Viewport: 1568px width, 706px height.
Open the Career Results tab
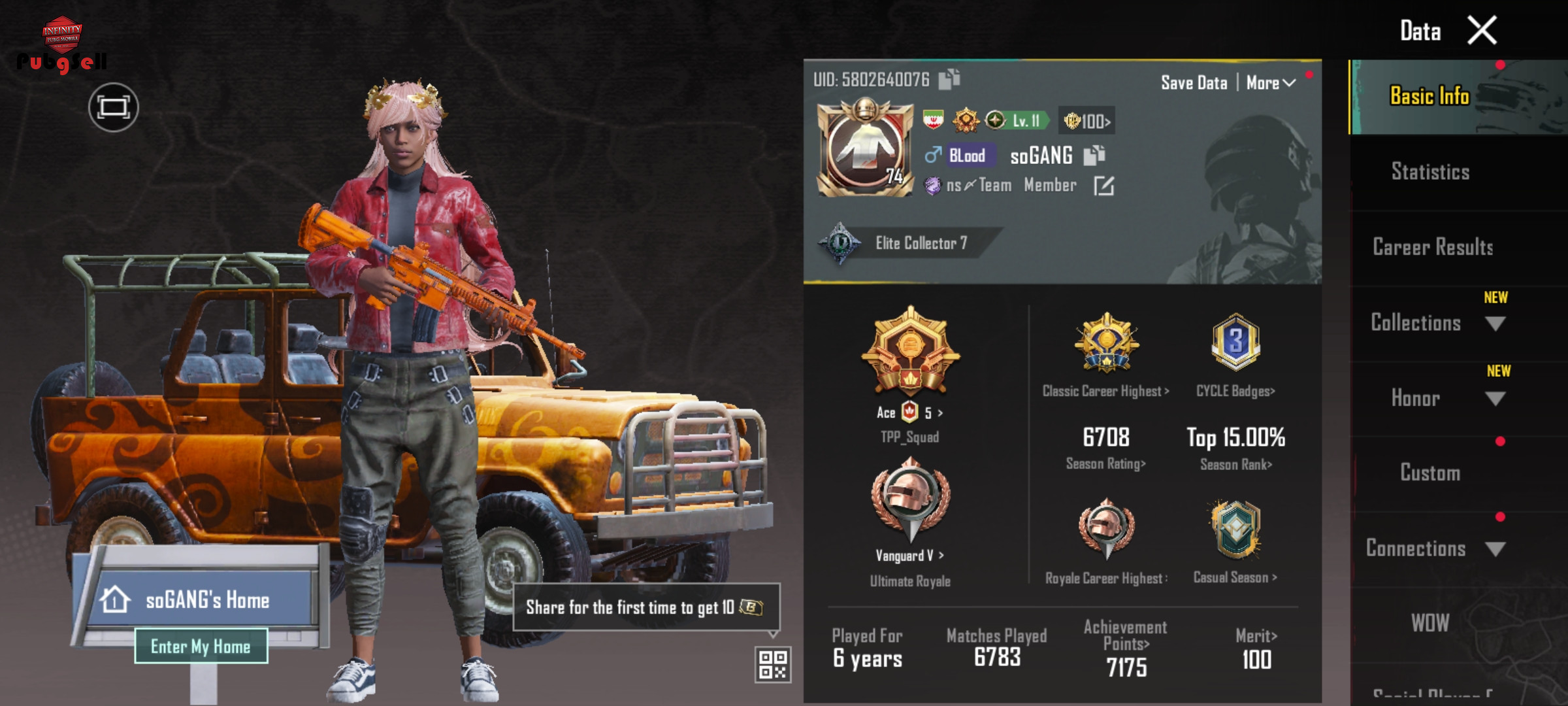click(x=1432, y=247)
